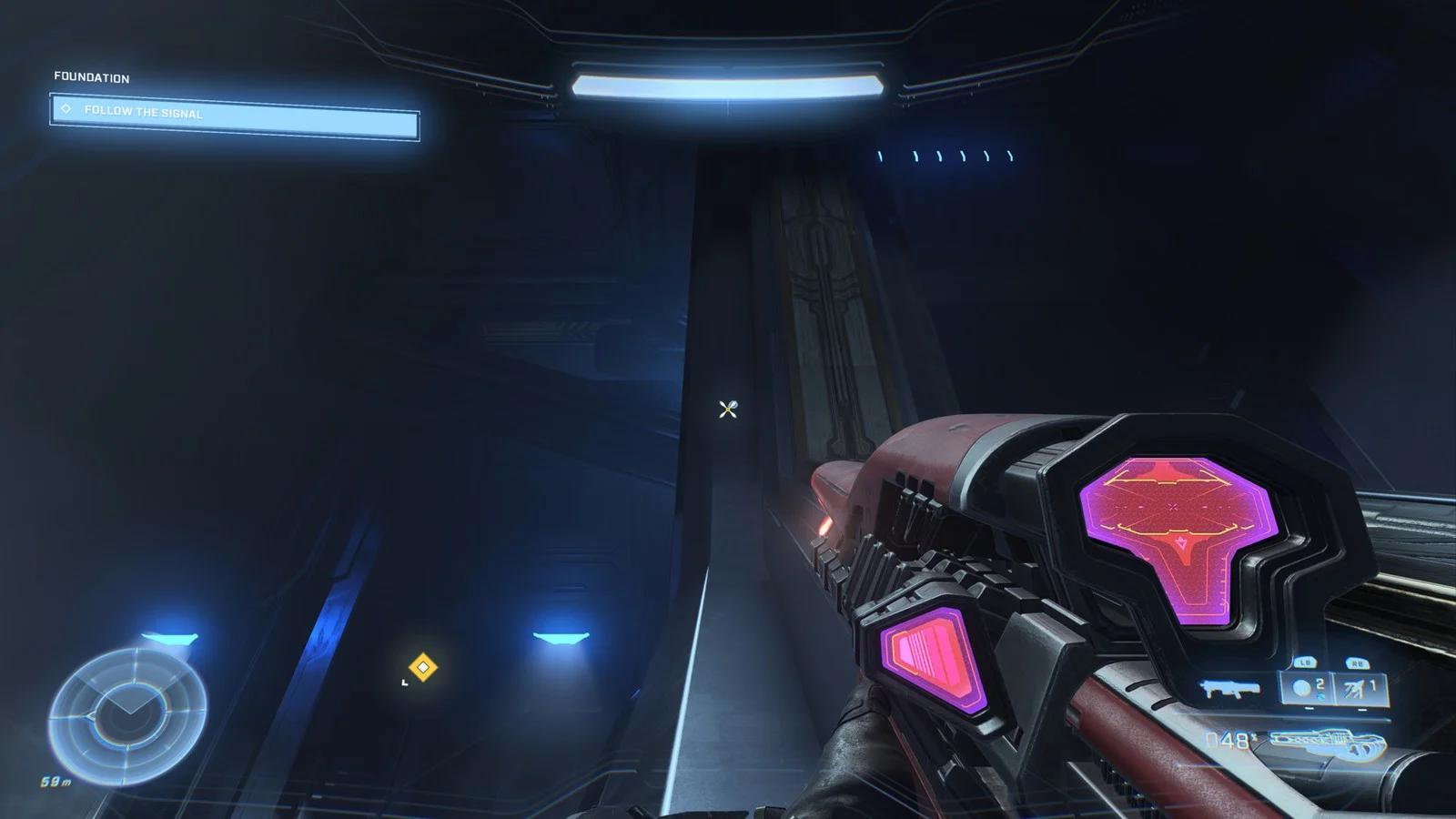The image size is (1456, 819).
Task: Select the yellow diamond objective waypoint marker
Action: [422, 668]
